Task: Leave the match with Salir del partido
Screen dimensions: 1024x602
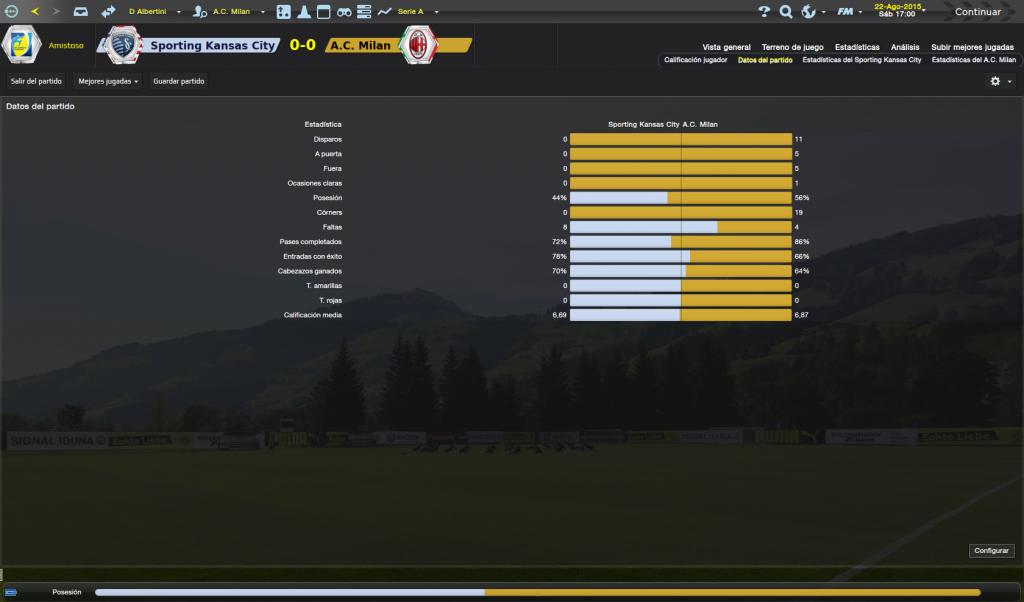Action: [36, 81]
